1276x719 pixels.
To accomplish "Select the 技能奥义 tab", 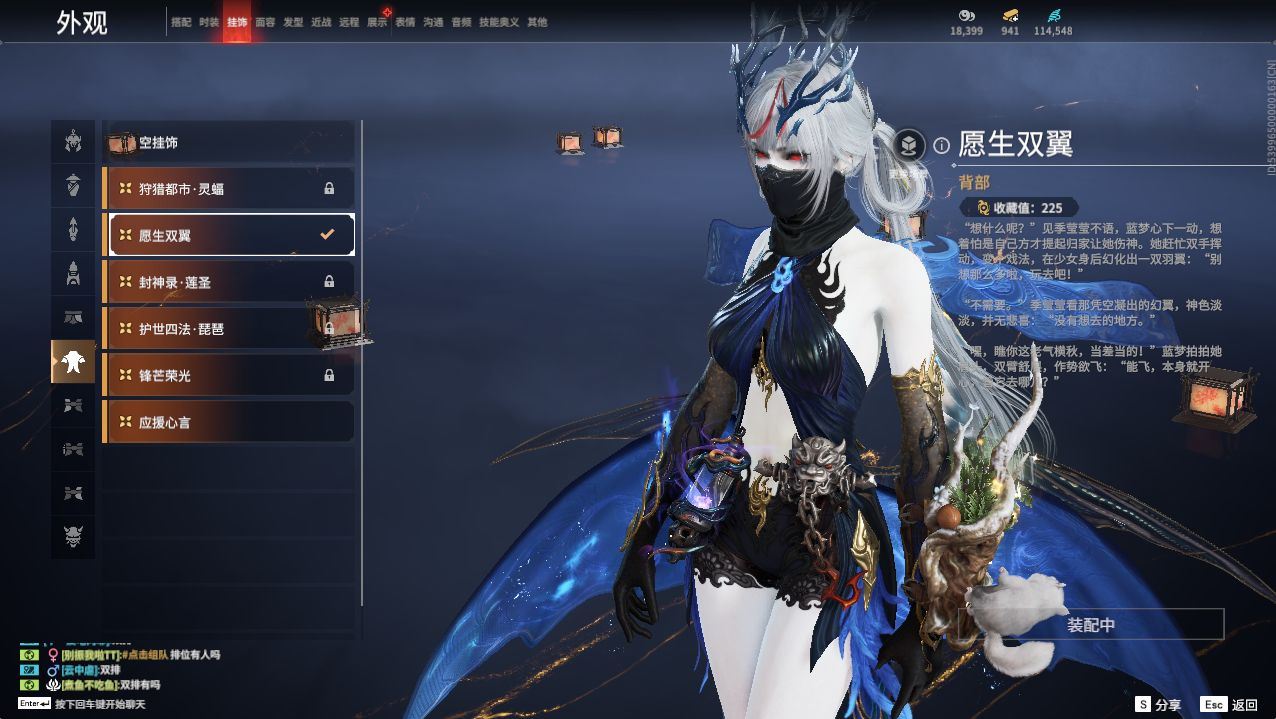I will point(499,22).
